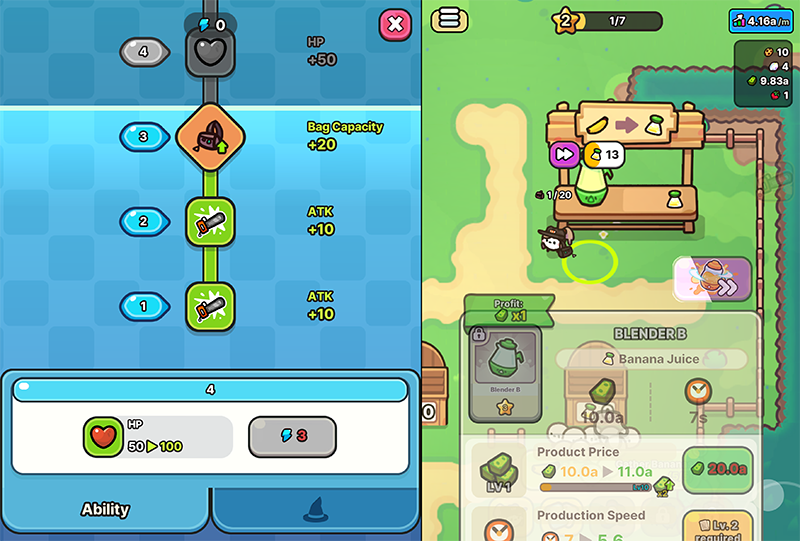Viewport: 800px width, 541px height.
Task: Open the hamburger menu
Action: [x=449, y=20]
